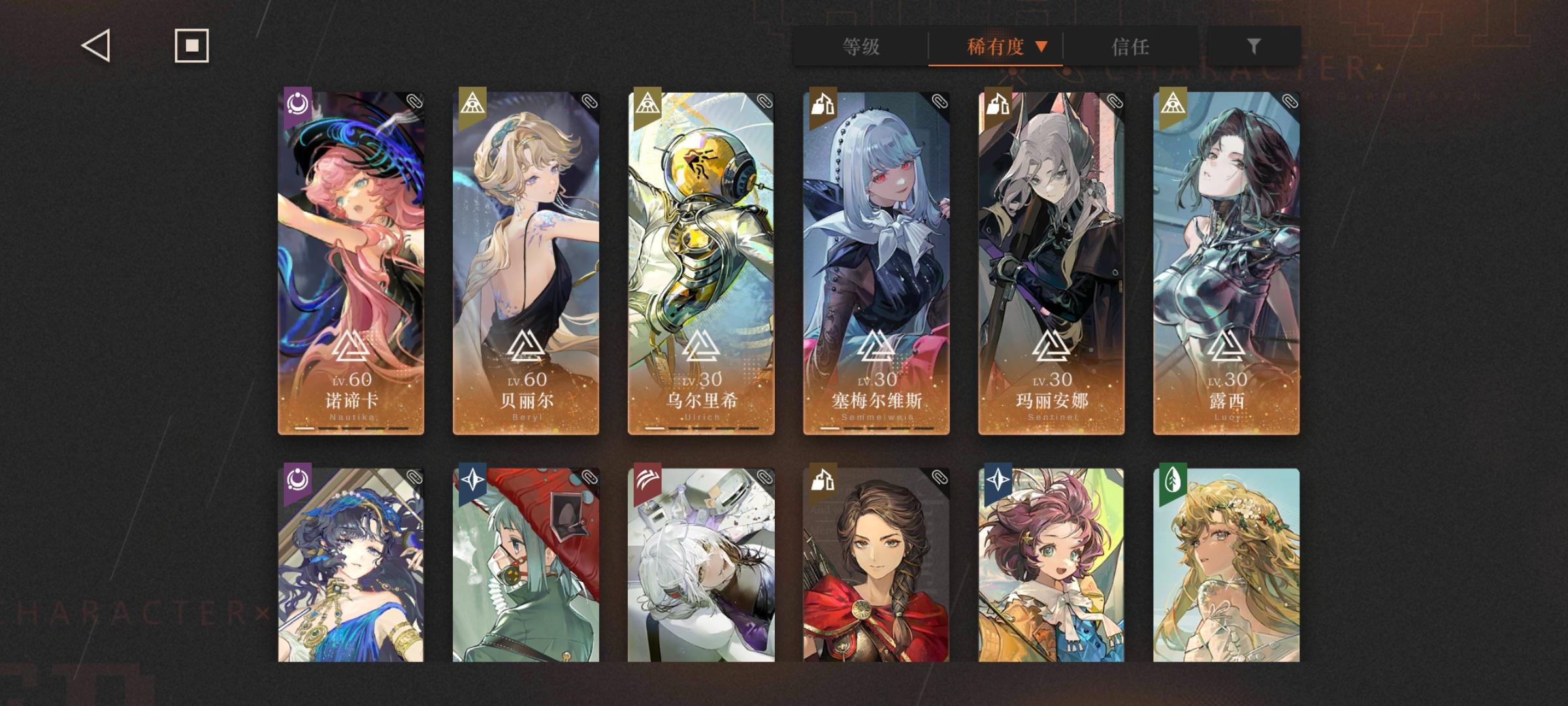Switch to the 等级 sorting tab
1568x706 pixels.
pyautogui.click(x=860, y=46)
